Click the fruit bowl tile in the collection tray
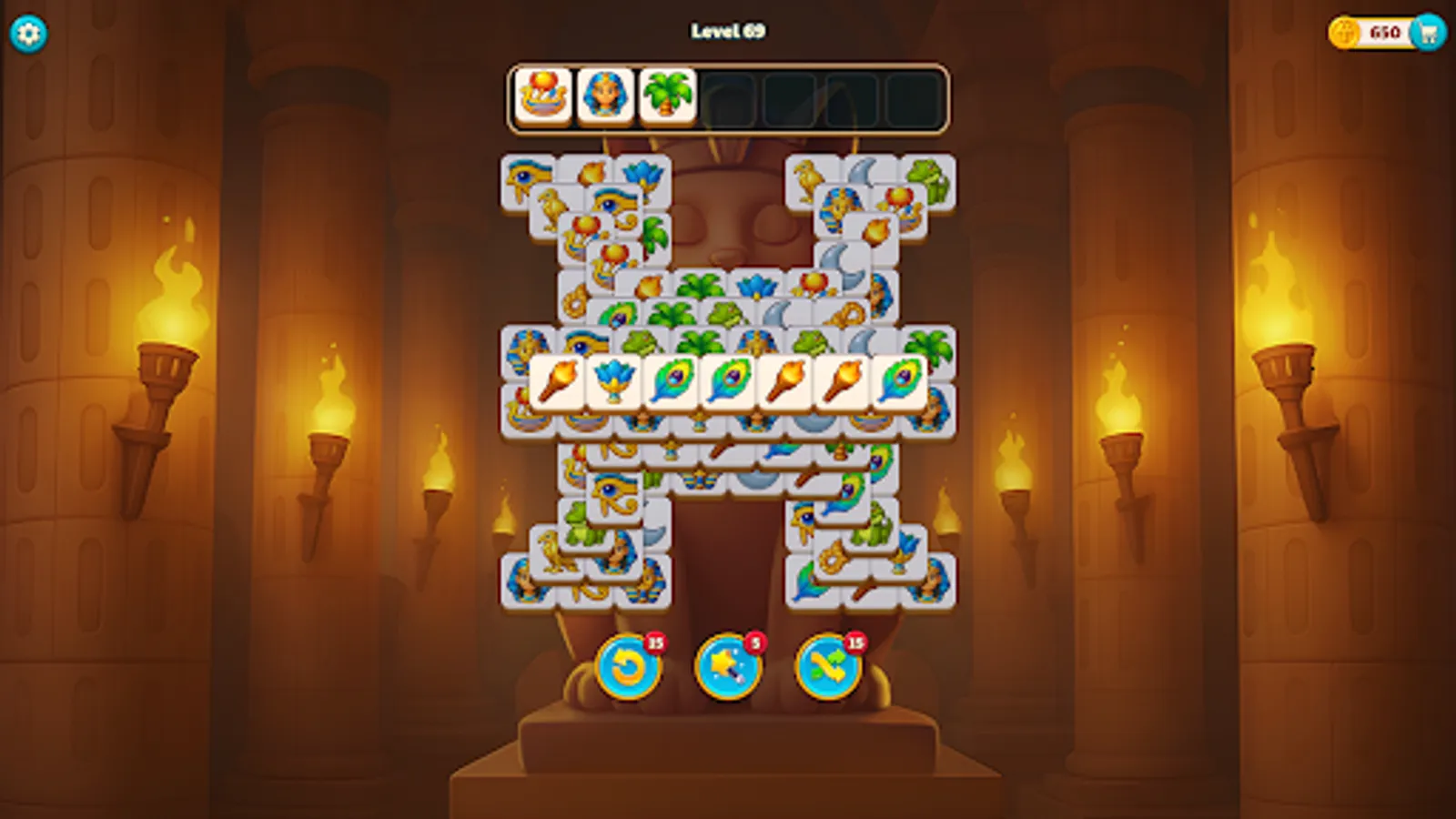 tap(541, 94)
